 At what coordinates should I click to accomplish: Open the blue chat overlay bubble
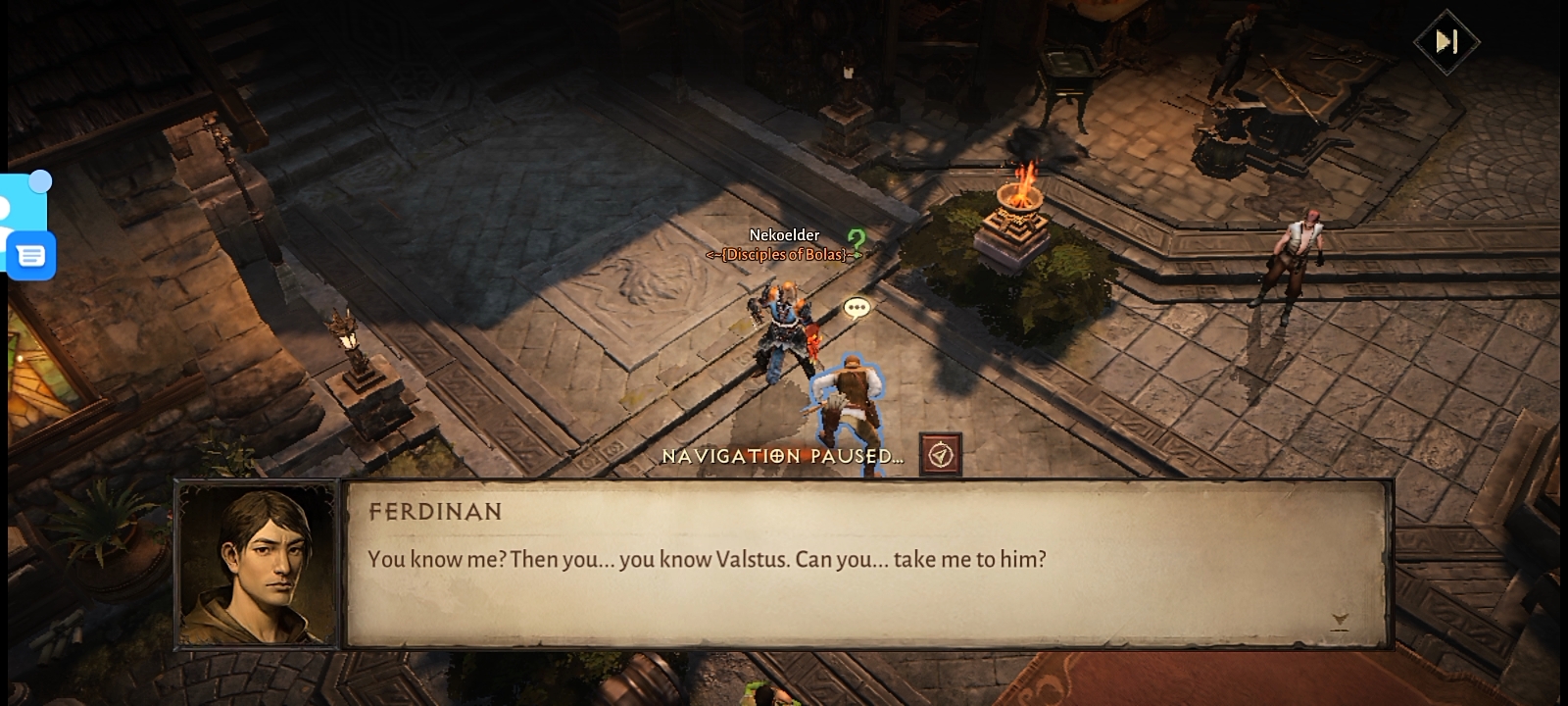coord(30,256)
